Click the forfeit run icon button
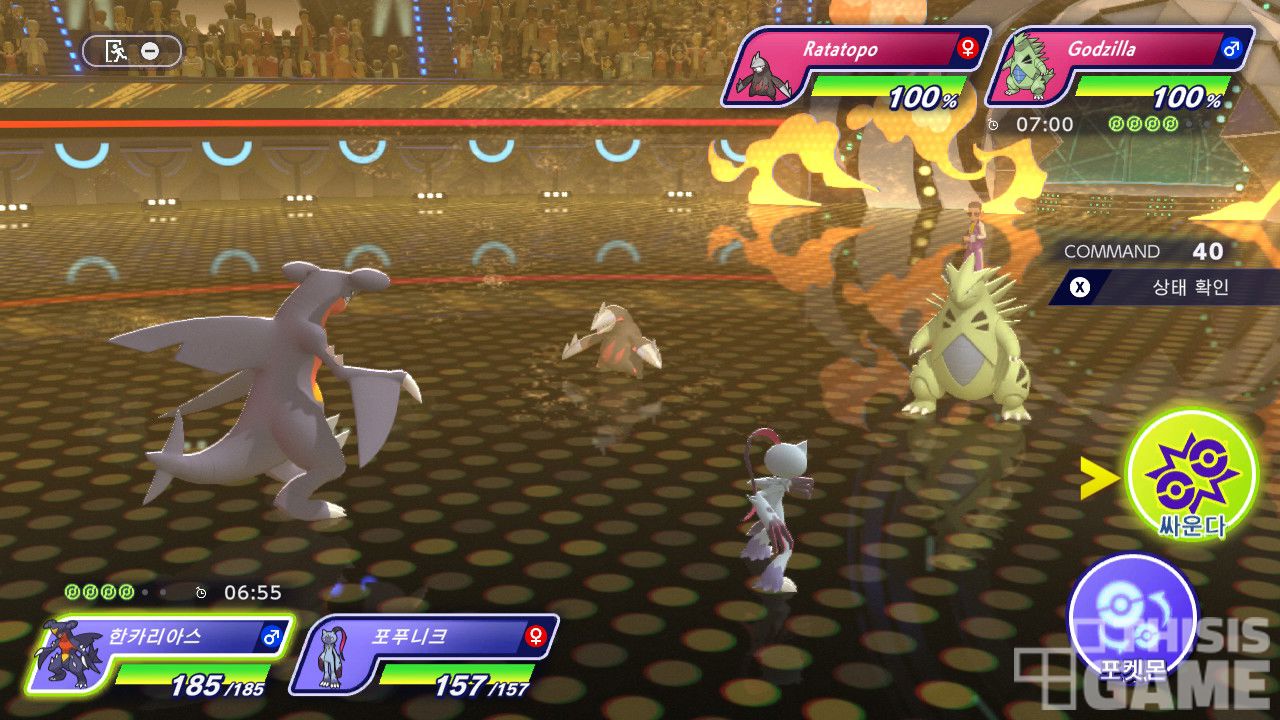 tap(131, 51)
